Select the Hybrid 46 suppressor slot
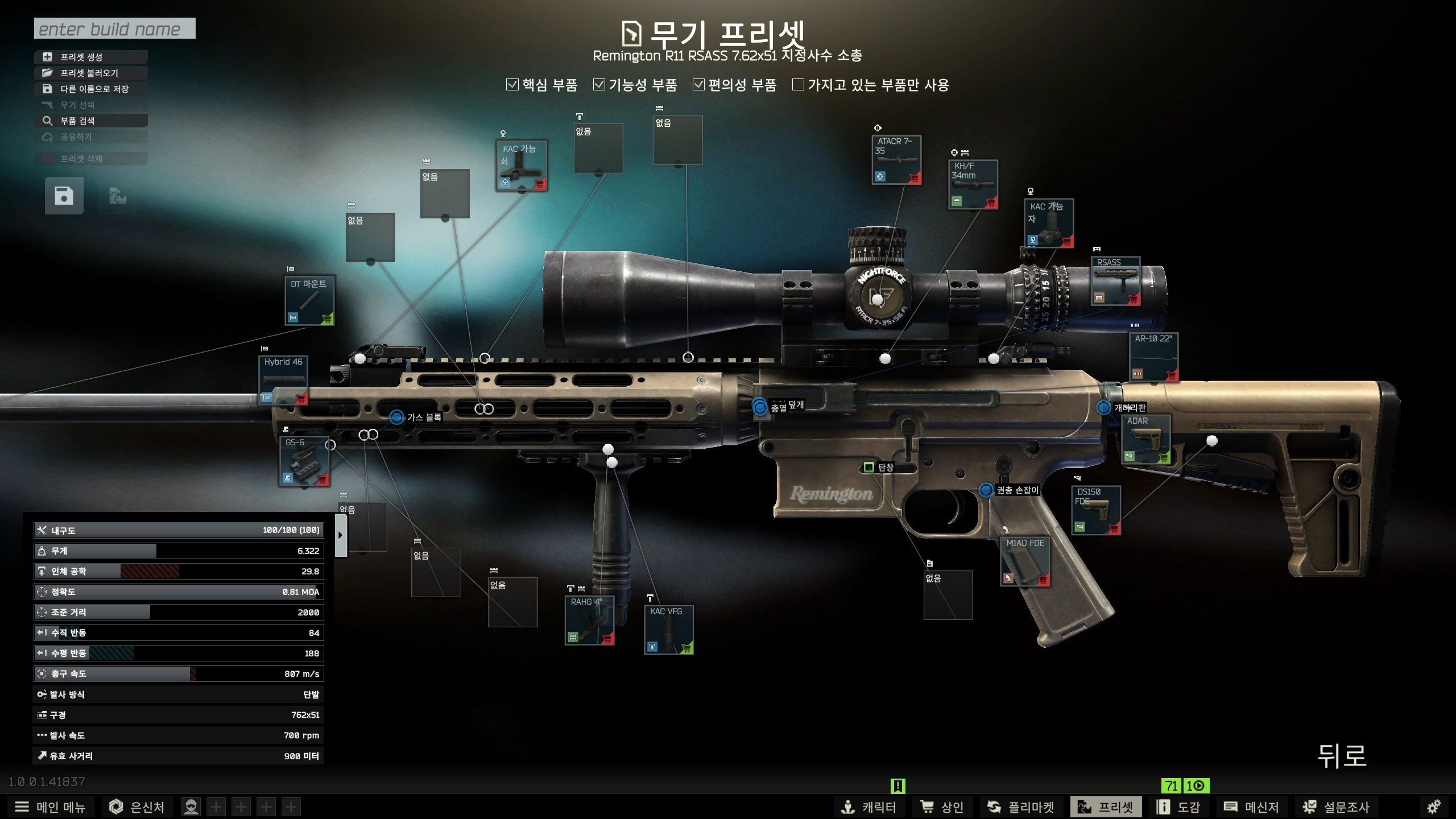The image size is (1456, 819). pos(284,381)
